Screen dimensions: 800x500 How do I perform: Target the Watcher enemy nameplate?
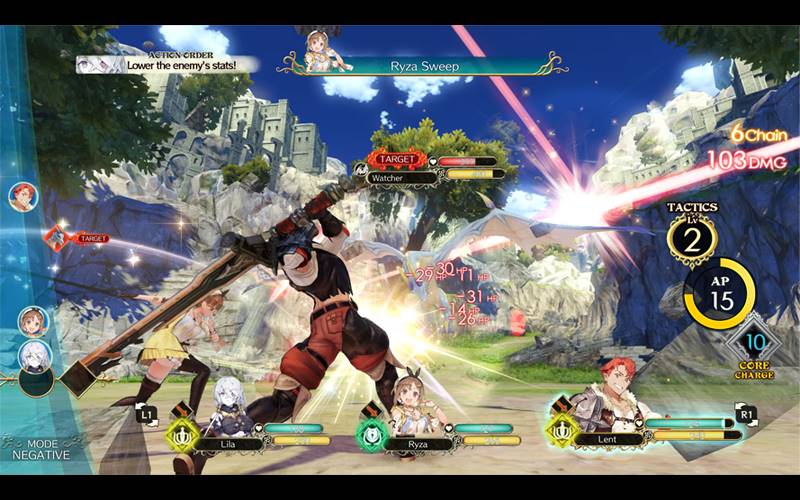pos(432,168)
